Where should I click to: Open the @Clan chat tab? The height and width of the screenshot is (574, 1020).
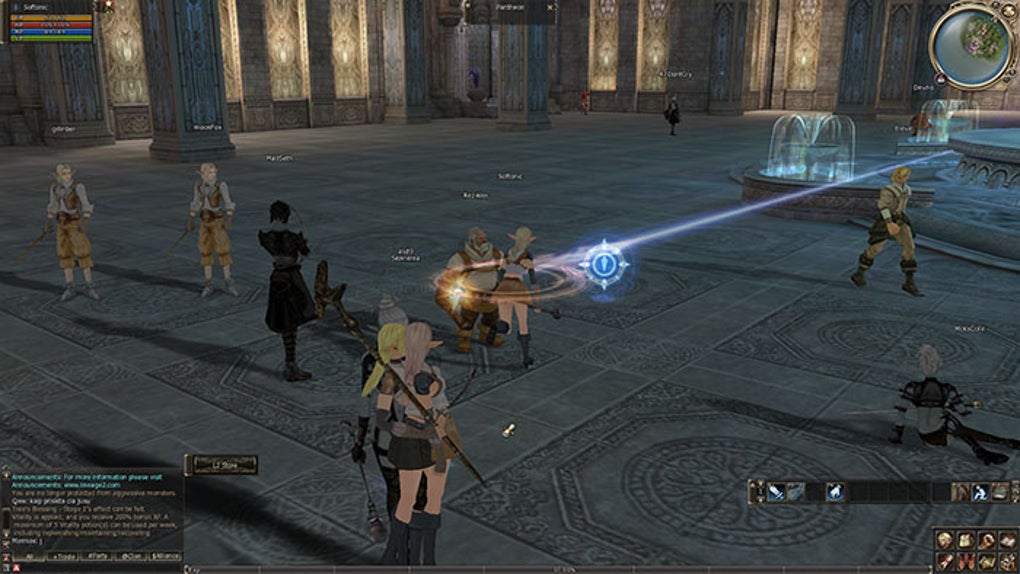[x=131, y=557]
